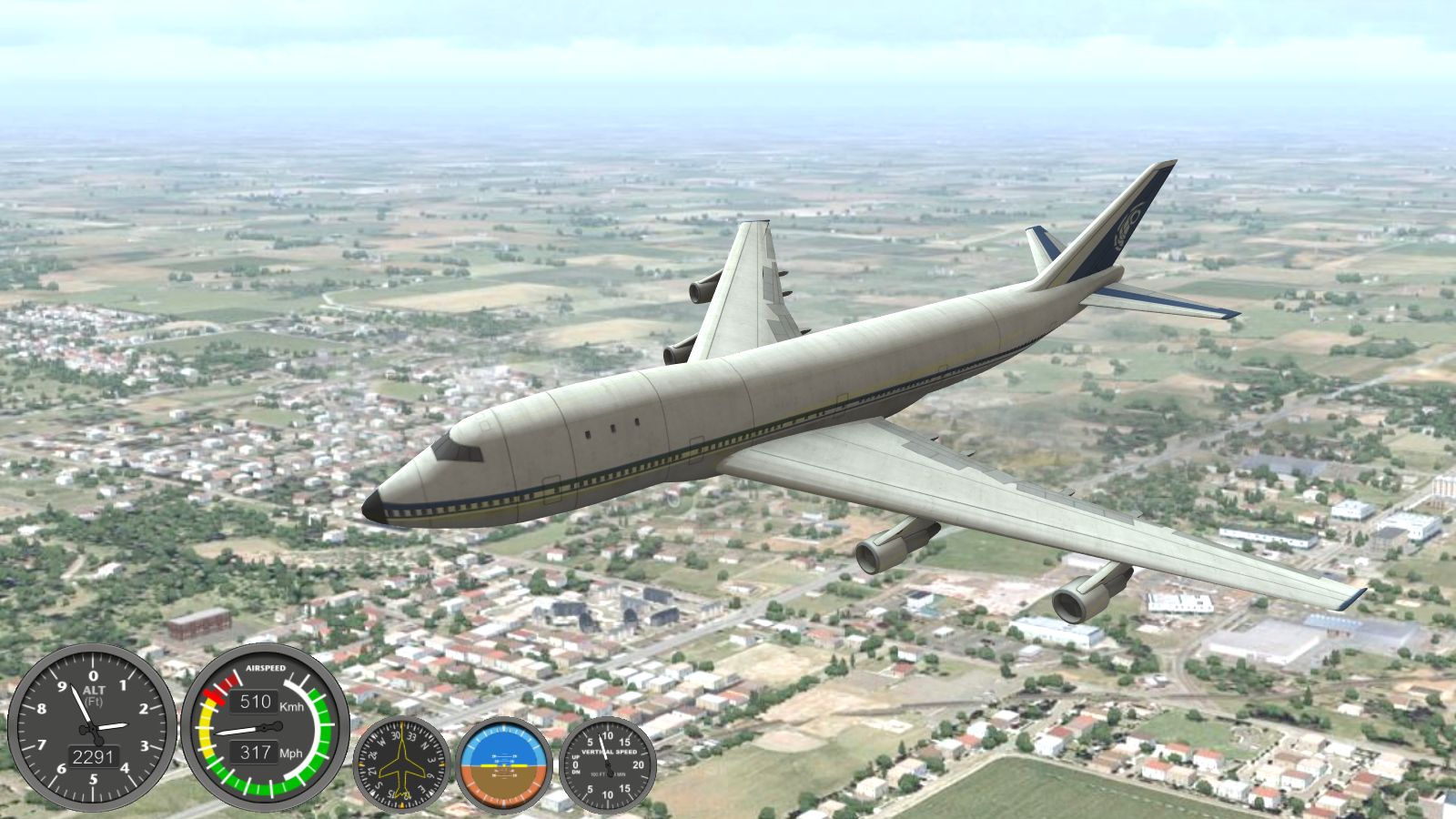Select the artificial horizon instrument
The image size is (1456, 819).
(504, 765)
